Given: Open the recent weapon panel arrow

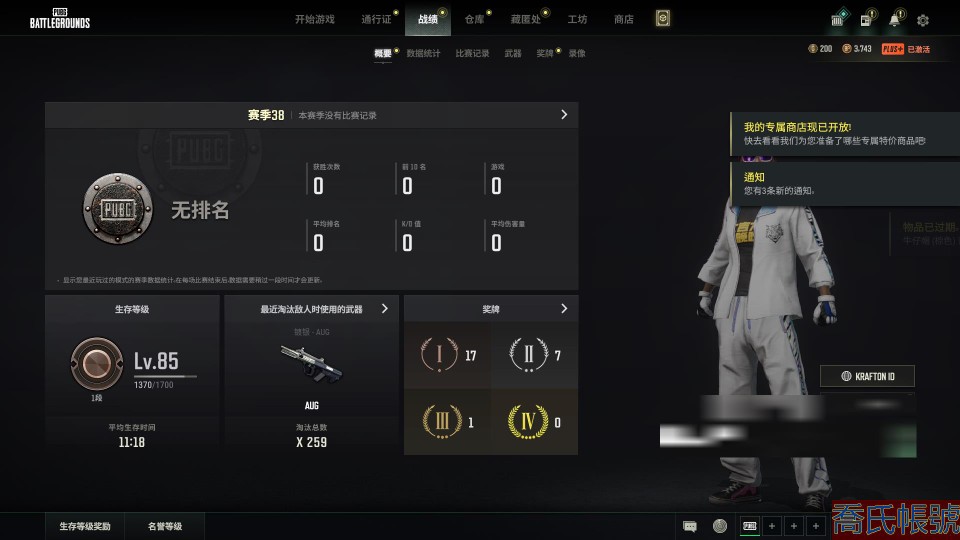Looking at the screenshot, I should (385, 309).
